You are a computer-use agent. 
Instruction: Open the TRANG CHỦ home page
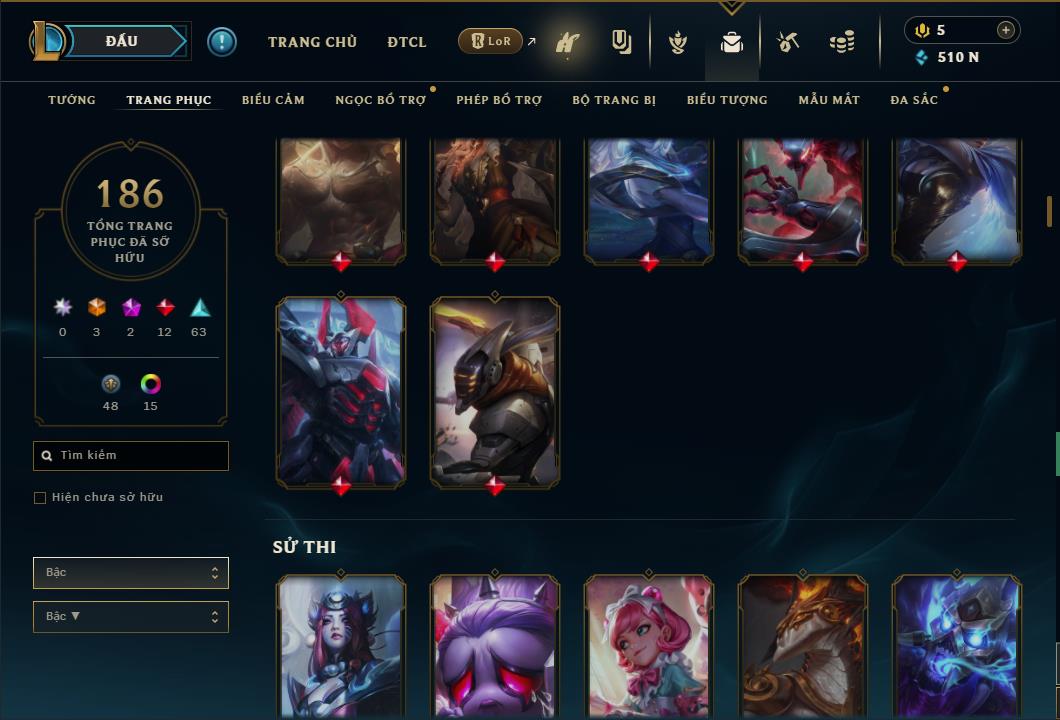tap(312, 42)
